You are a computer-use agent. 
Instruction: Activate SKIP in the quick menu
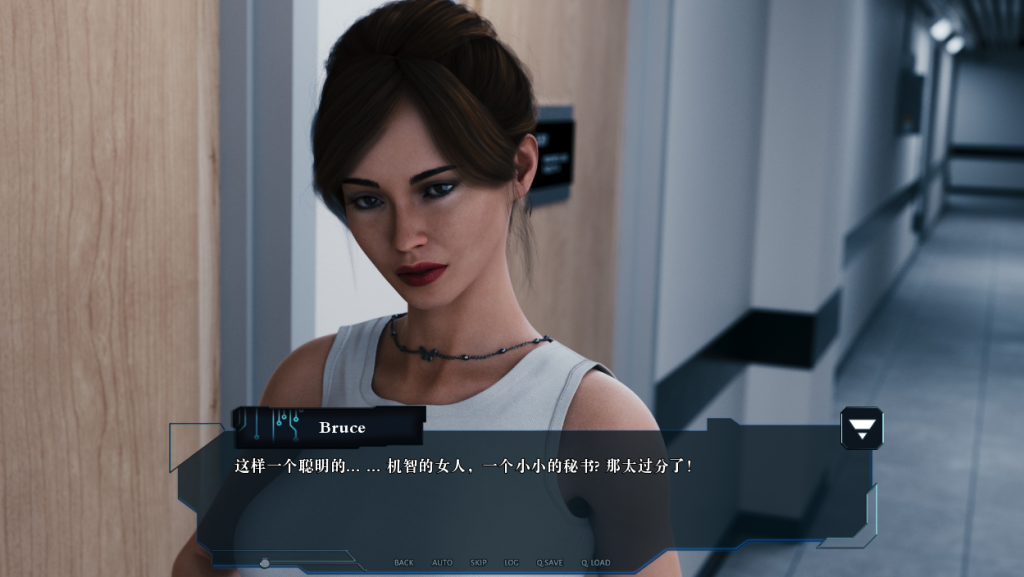pyautogui.click(x=479, y=563)
